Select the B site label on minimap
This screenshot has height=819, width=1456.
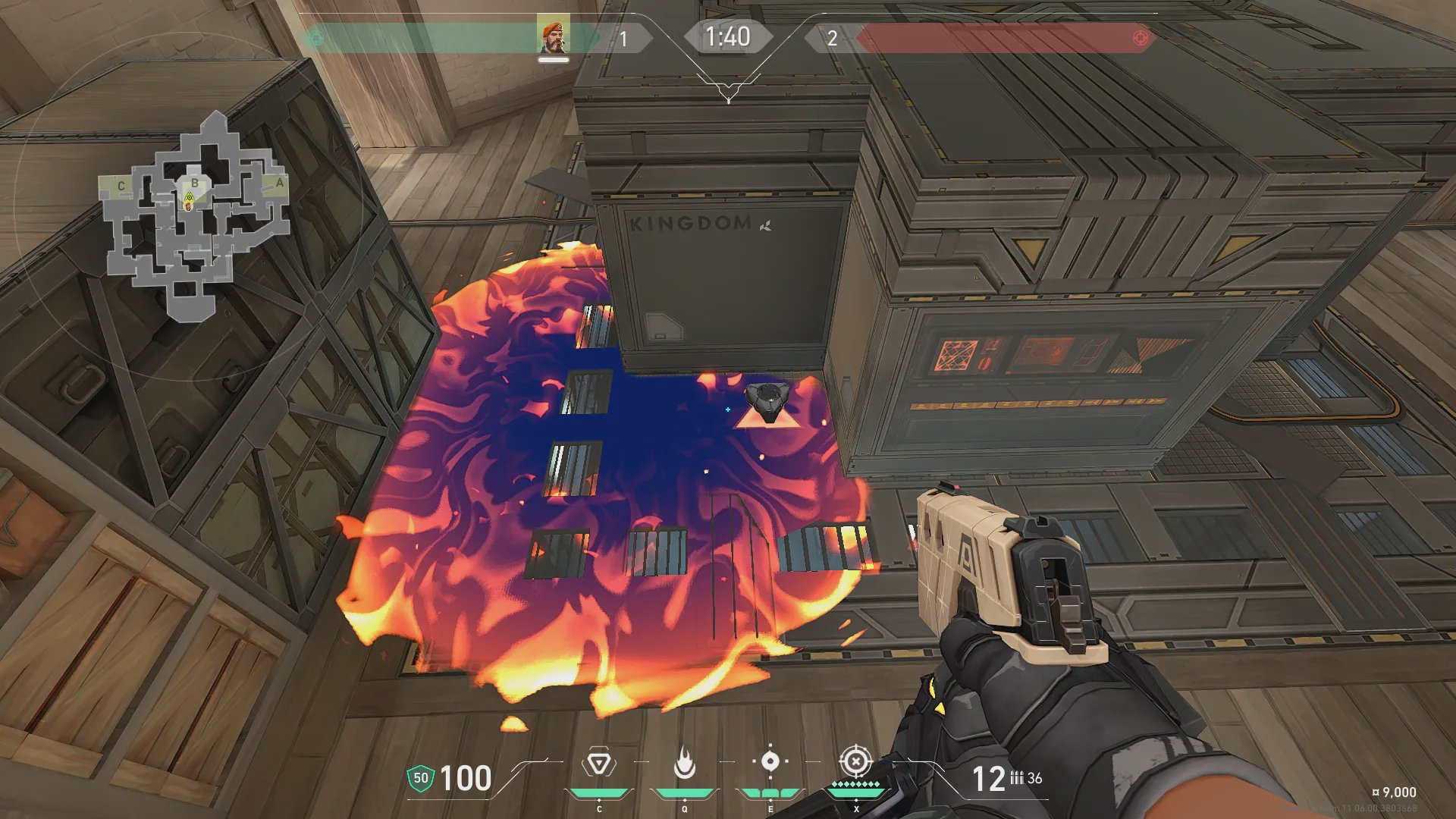[195, 183]
